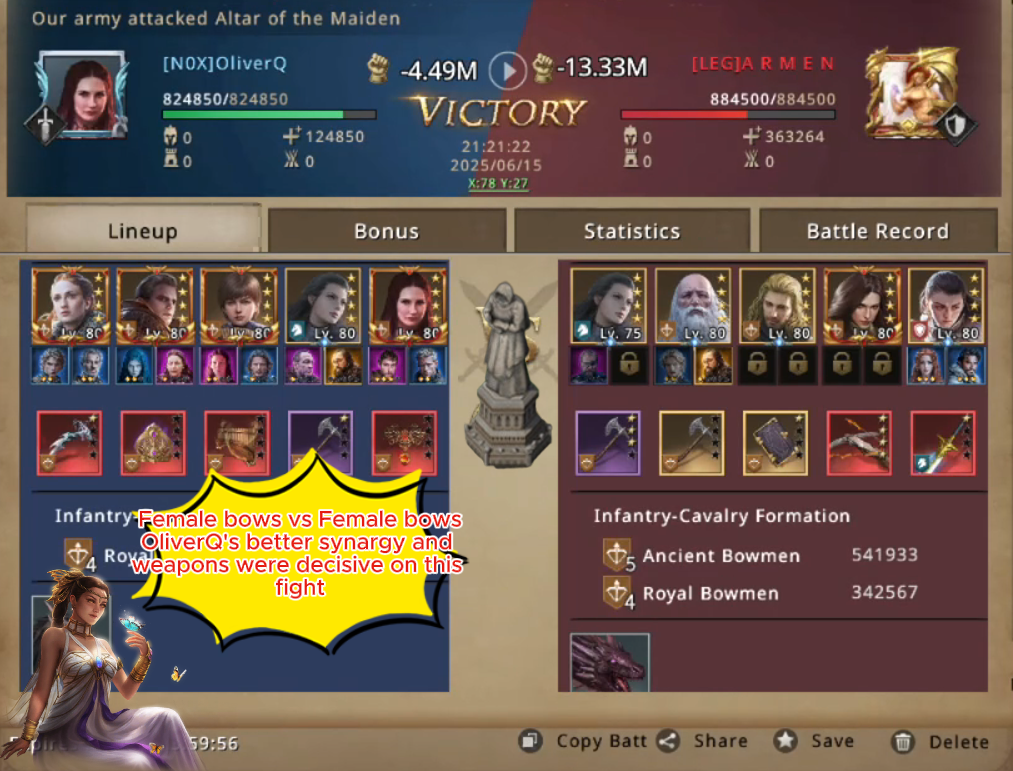Select OliverQ's red-haired commander portrait

[x=85, y=93]
